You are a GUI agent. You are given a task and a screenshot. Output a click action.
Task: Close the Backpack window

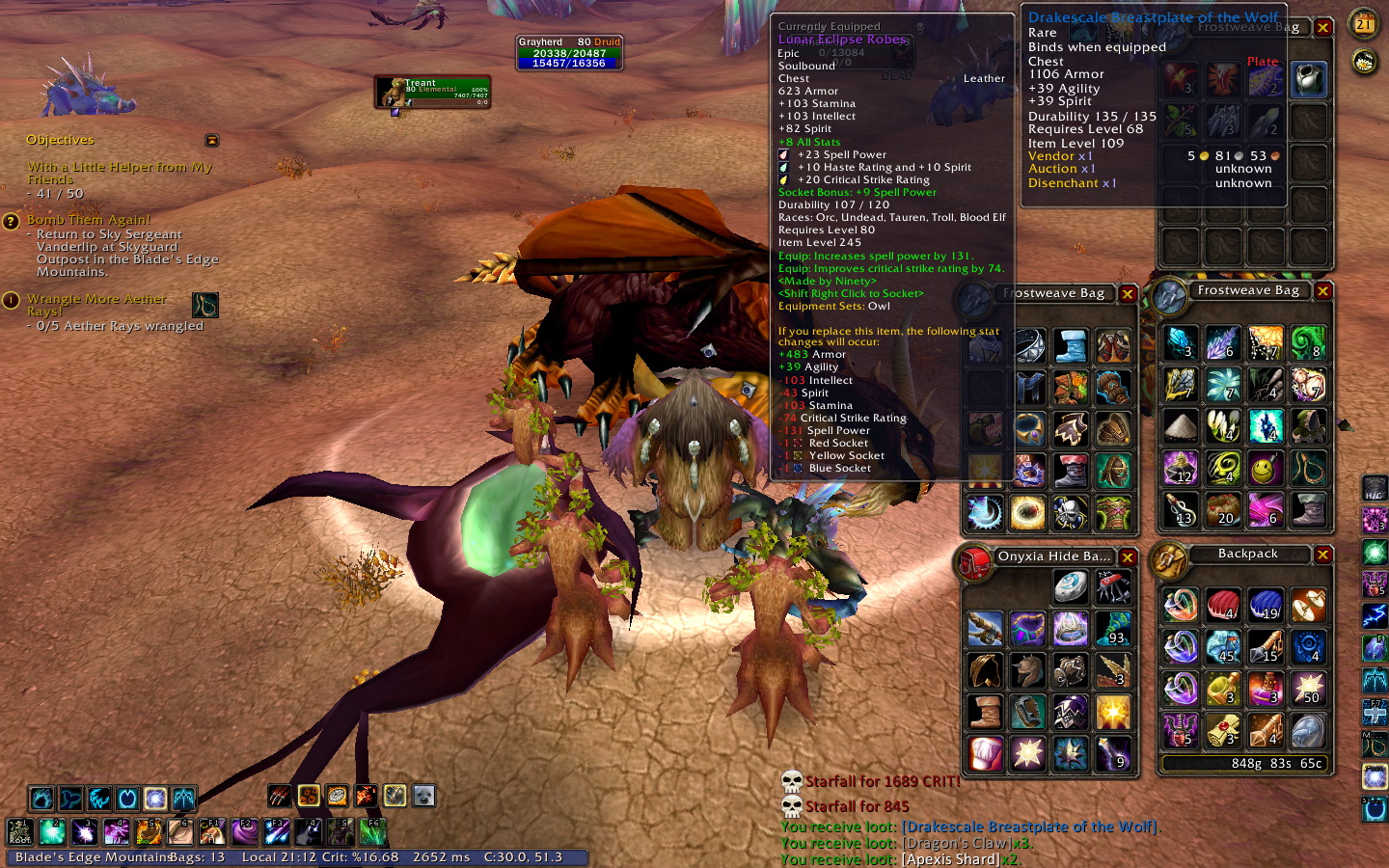coord(1323,555)
